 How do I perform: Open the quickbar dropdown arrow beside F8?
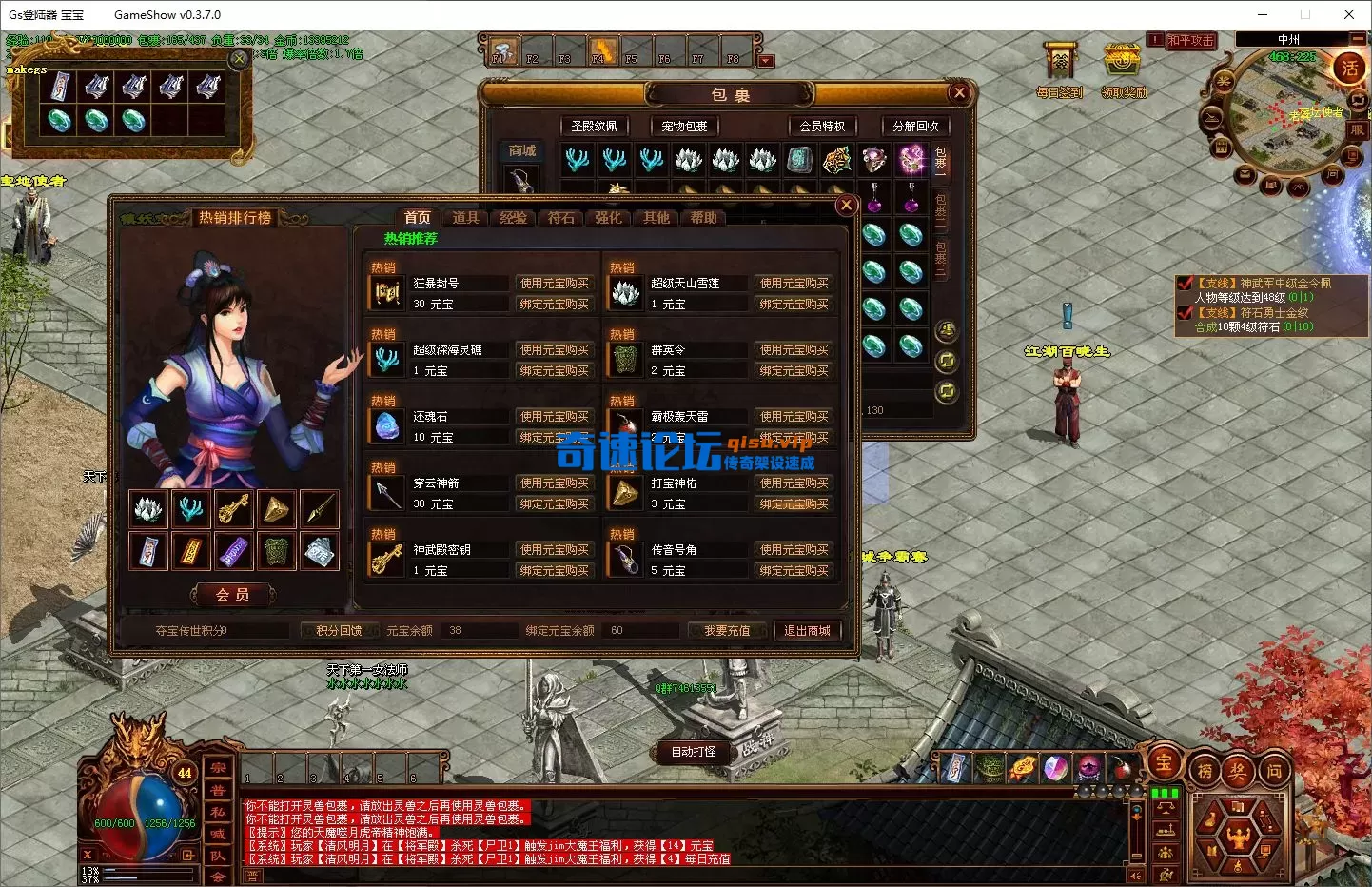click(767, 59)
